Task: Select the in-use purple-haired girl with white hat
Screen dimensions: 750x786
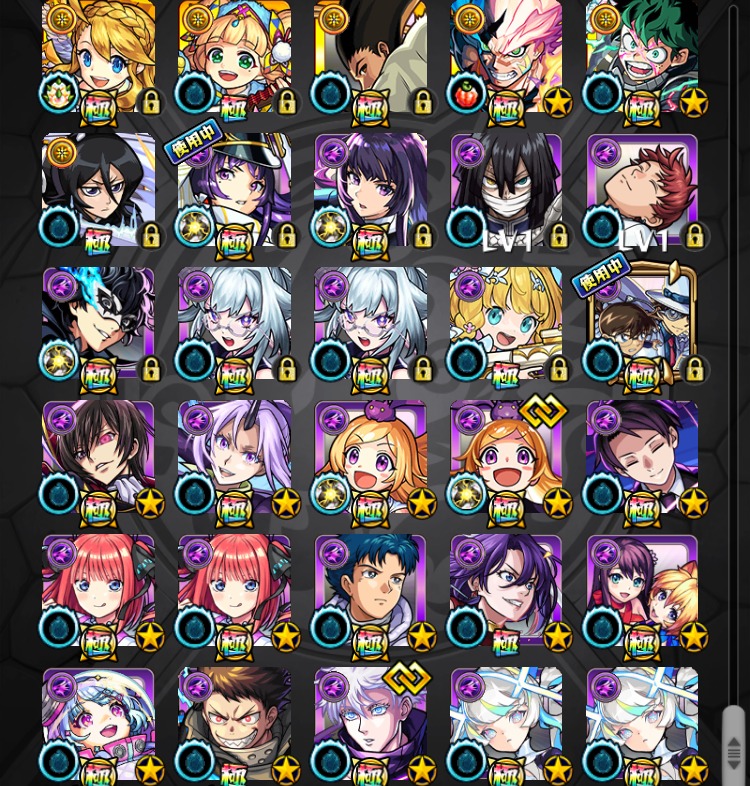Action: (235, 192)
